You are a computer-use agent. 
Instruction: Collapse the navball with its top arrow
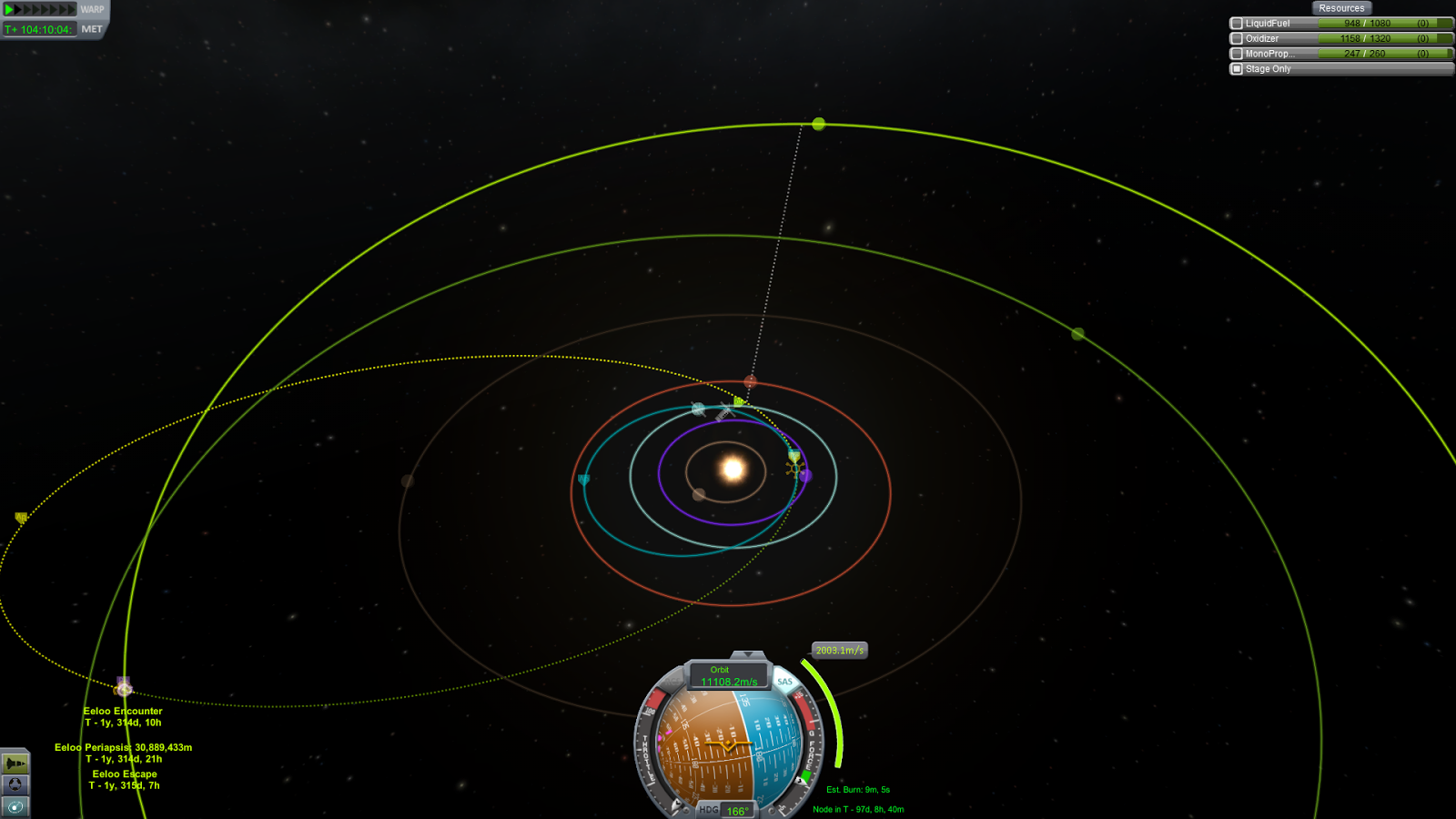click(x=746, y=653)
